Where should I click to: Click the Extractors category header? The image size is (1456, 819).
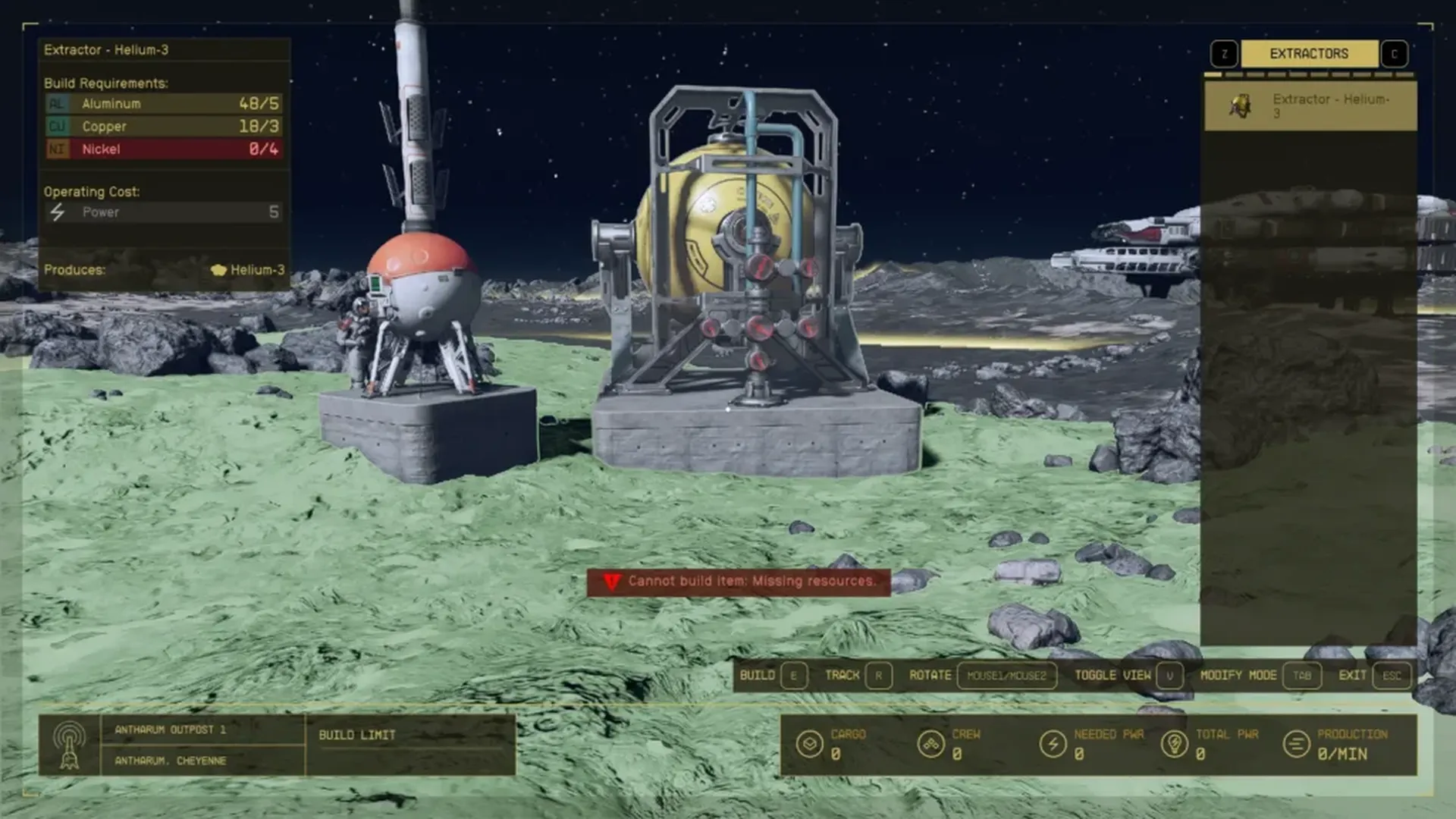click(x=1309, y=54)
